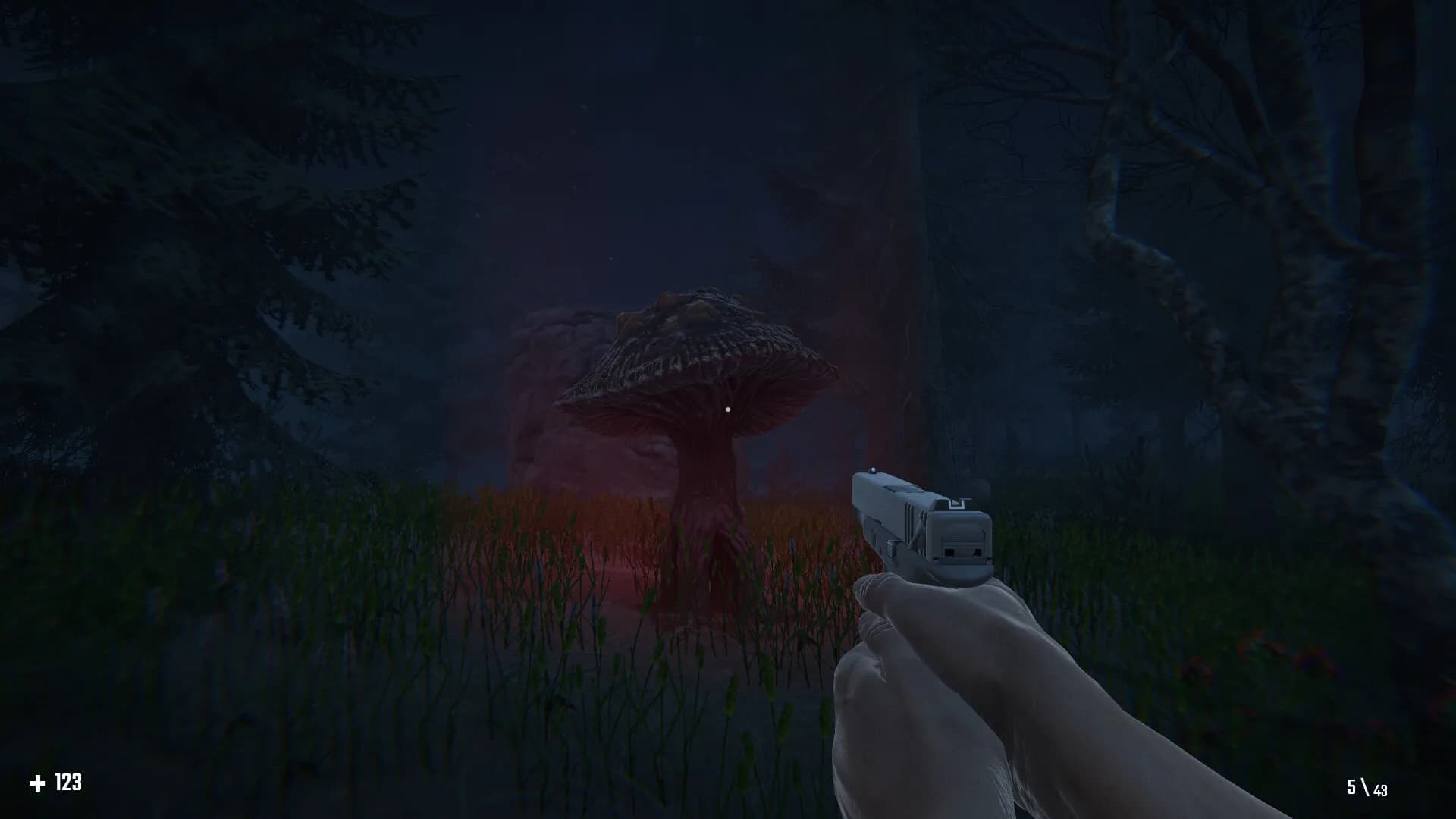Select the health counter showing 123
Viewport: 1456px width, 819px height.
coord(67,783)
